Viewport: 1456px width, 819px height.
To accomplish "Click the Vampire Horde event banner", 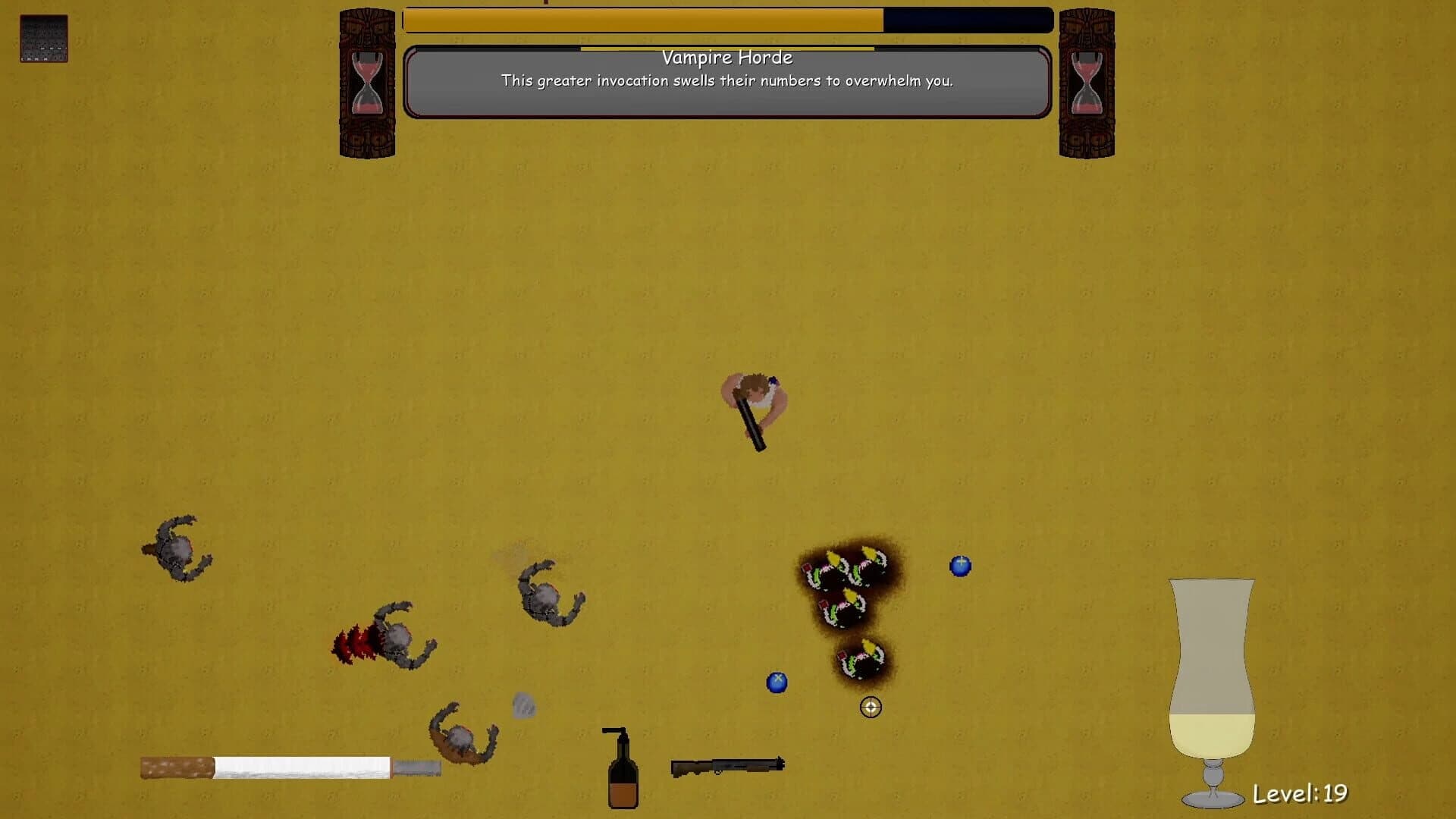I will [726, 82].
